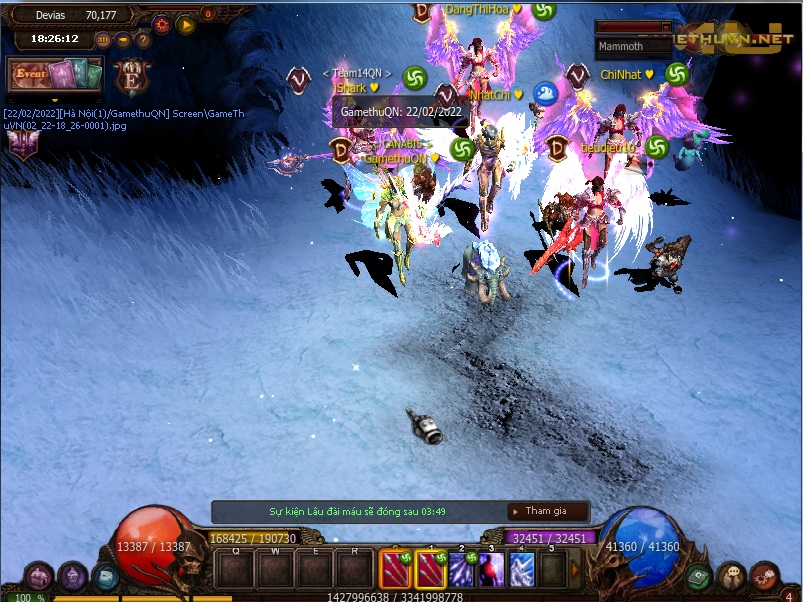Select the skill in hotbar slot 2
The image size is (803, 602).
pyautogui.click(x=463, y=570)
